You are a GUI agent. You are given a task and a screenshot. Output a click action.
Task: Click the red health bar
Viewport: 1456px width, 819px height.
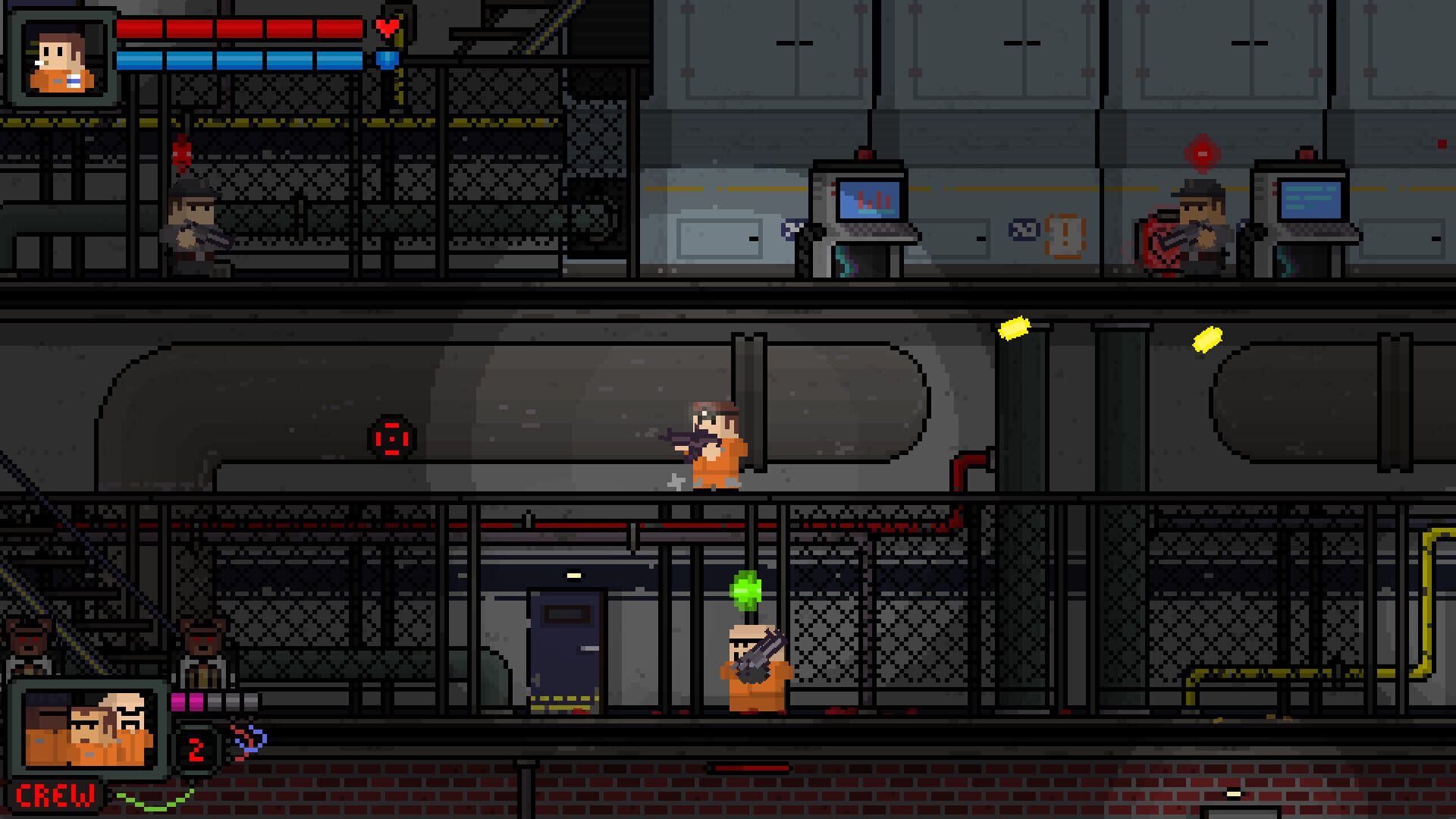coord(243,28)
